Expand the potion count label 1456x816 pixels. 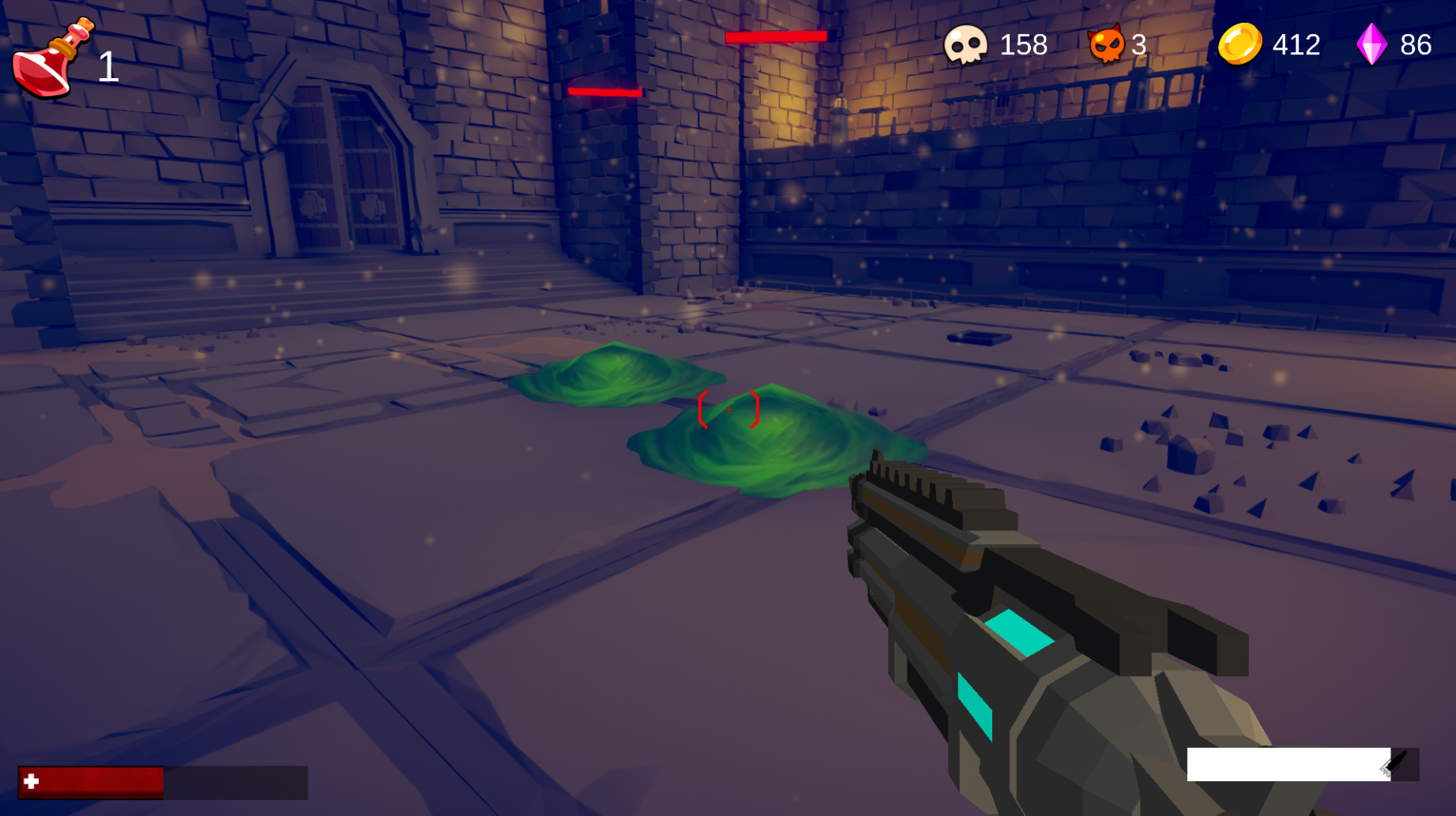click(107, 67)
